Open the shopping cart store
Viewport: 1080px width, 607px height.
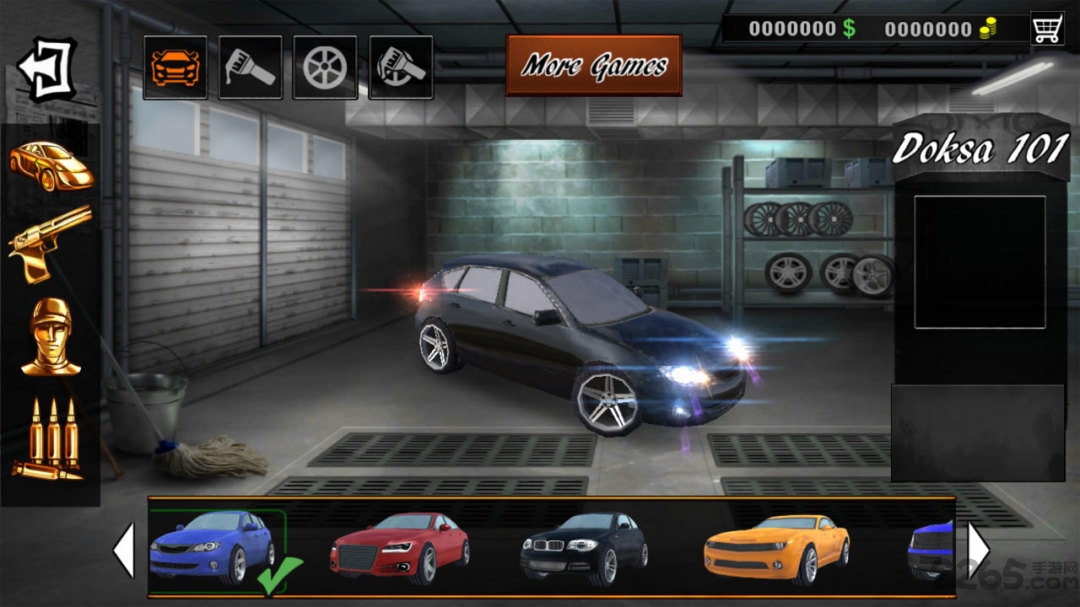pos(1047,28)
